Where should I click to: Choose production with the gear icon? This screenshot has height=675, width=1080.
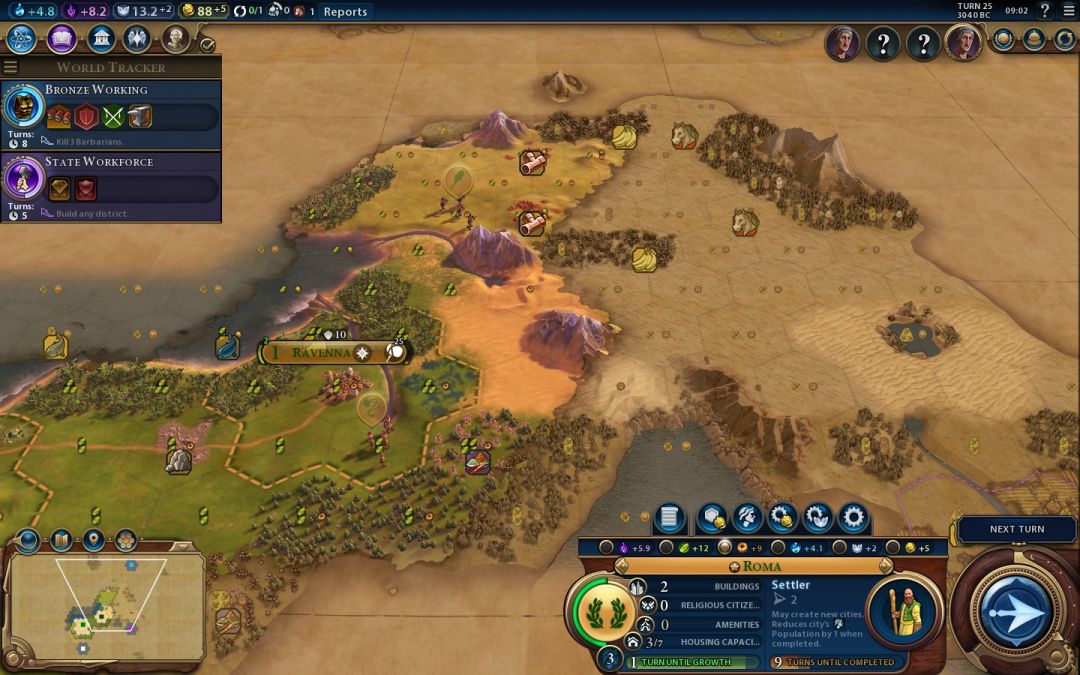pyautogui.click(x=853, y=518)
